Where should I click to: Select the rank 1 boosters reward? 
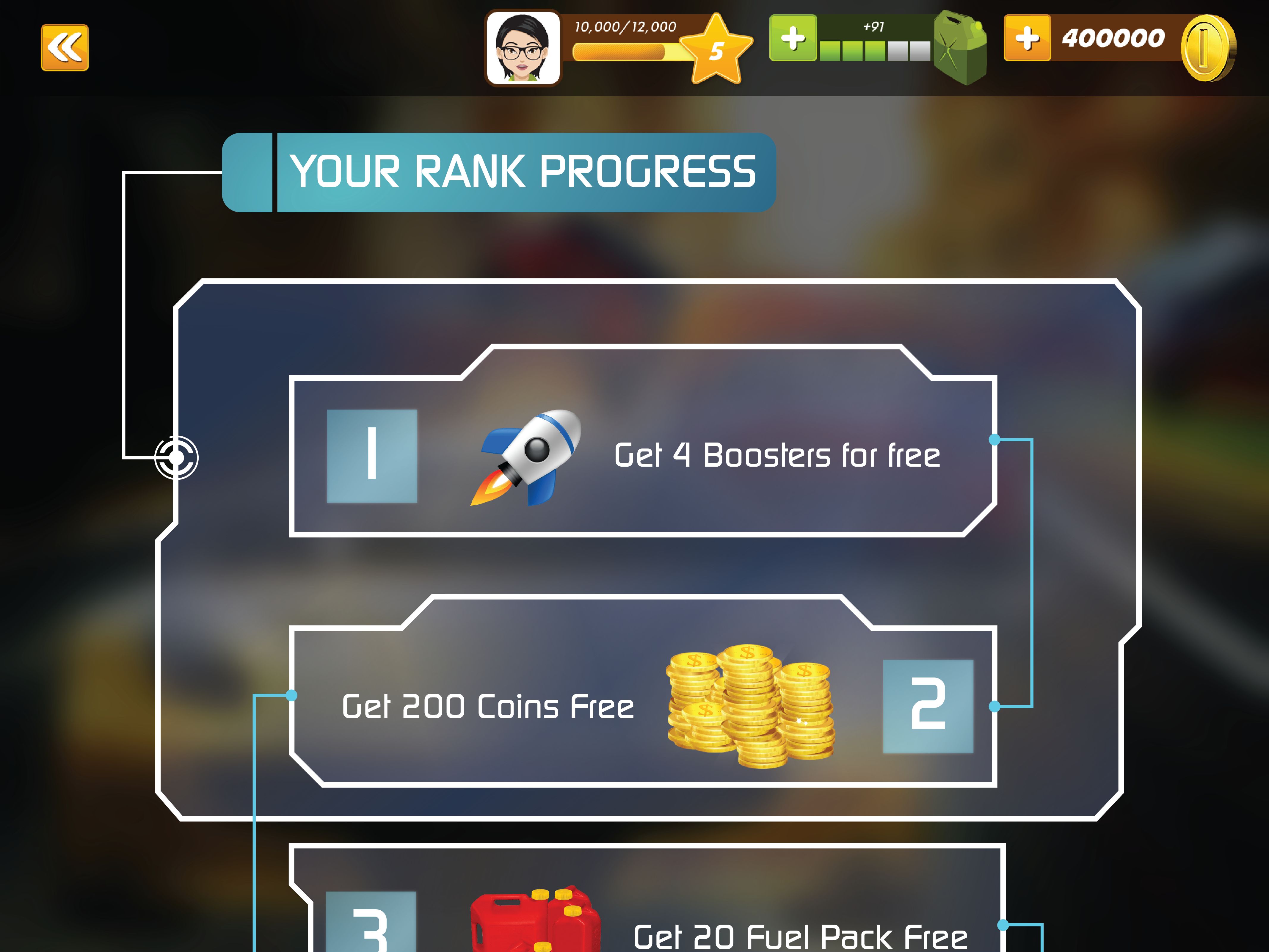643,456
